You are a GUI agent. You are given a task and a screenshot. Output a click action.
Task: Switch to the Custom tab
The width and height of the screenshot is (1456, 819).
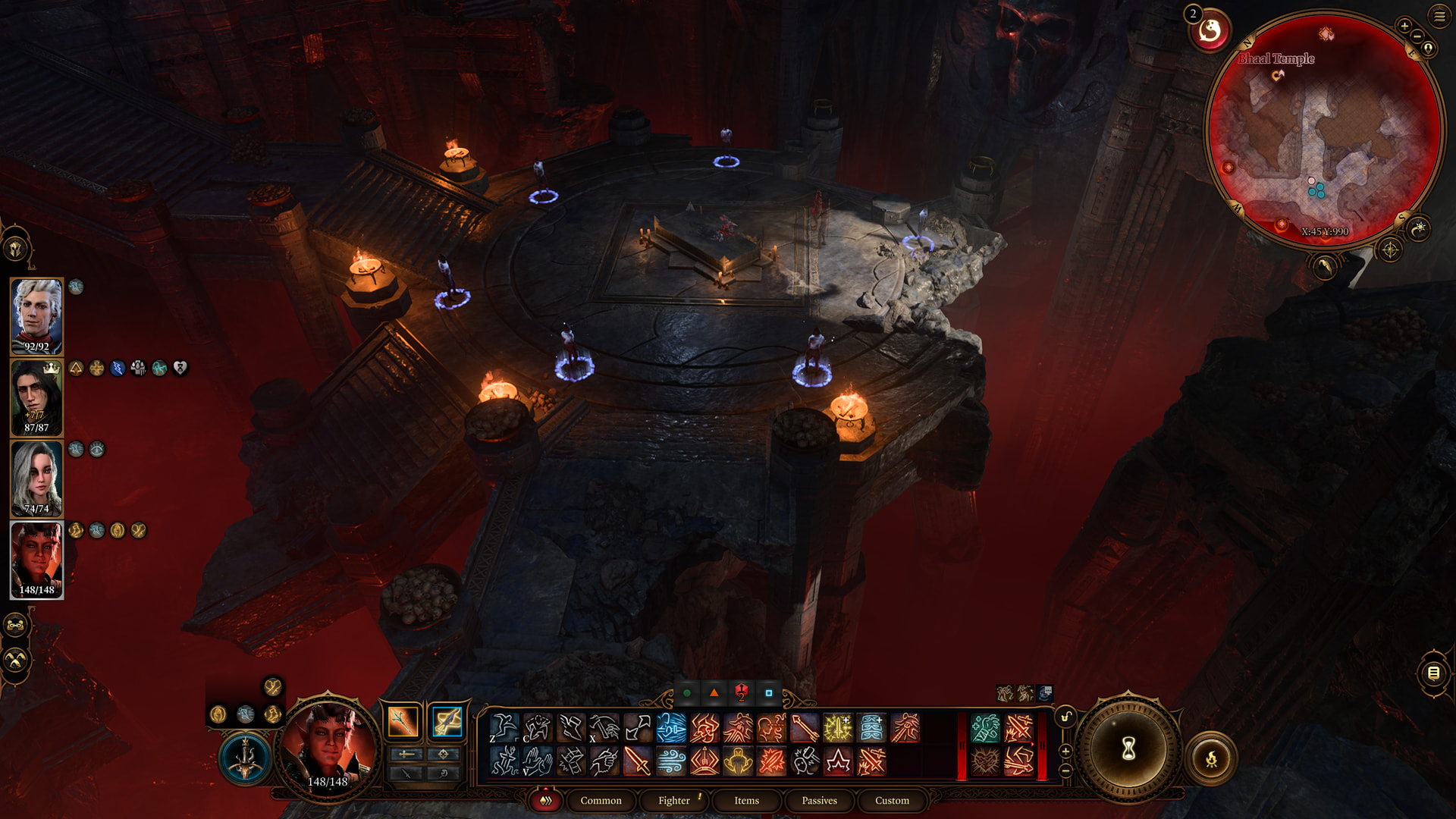tap(892, 800)
